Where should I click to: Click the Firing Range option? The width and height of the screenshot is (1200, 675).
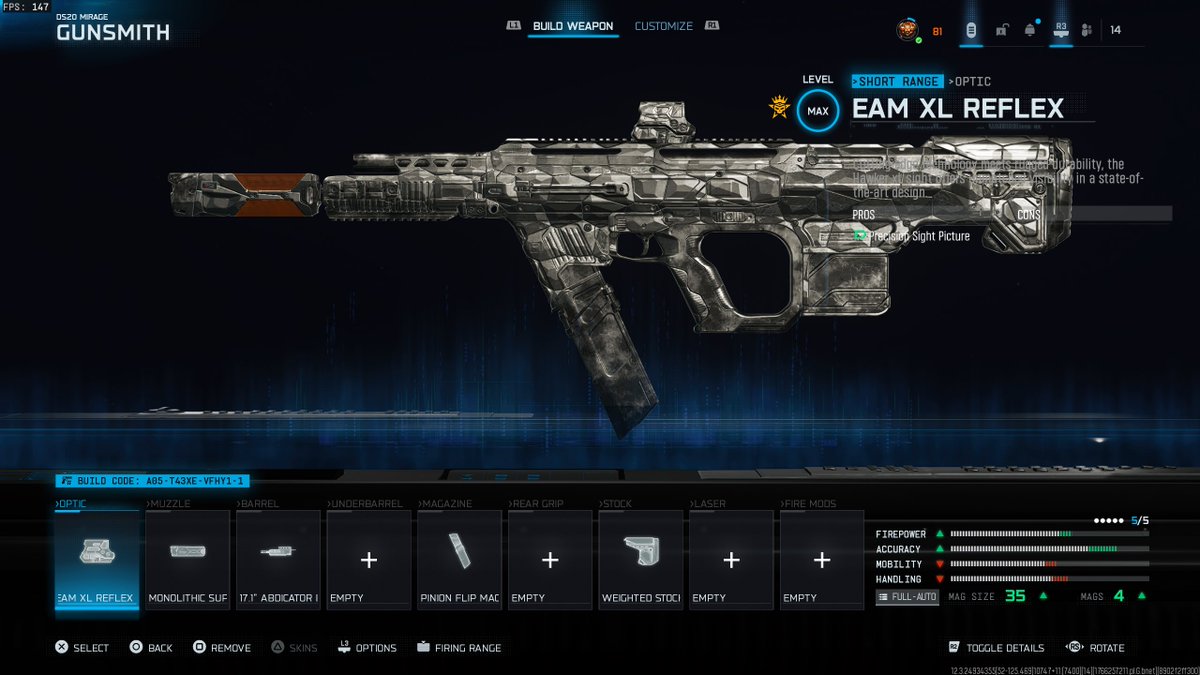pyautogui.click(x=459, y=648)
